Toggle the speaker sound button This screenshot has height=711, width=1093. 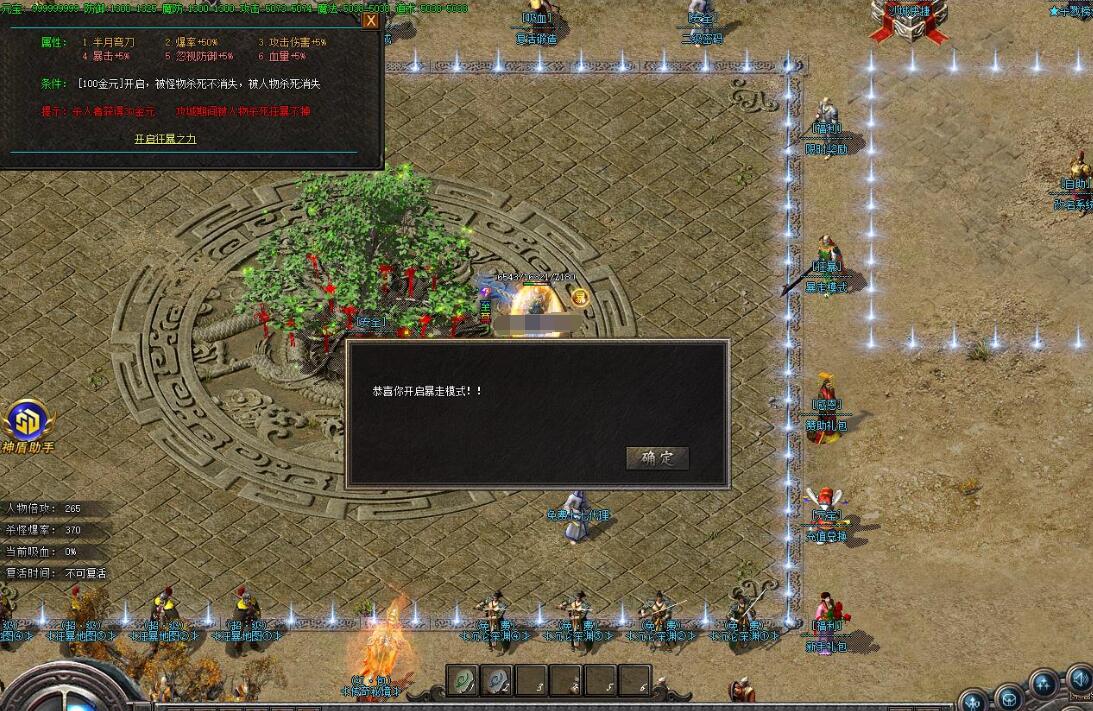pyautogui.click(x=1079, y=680)
